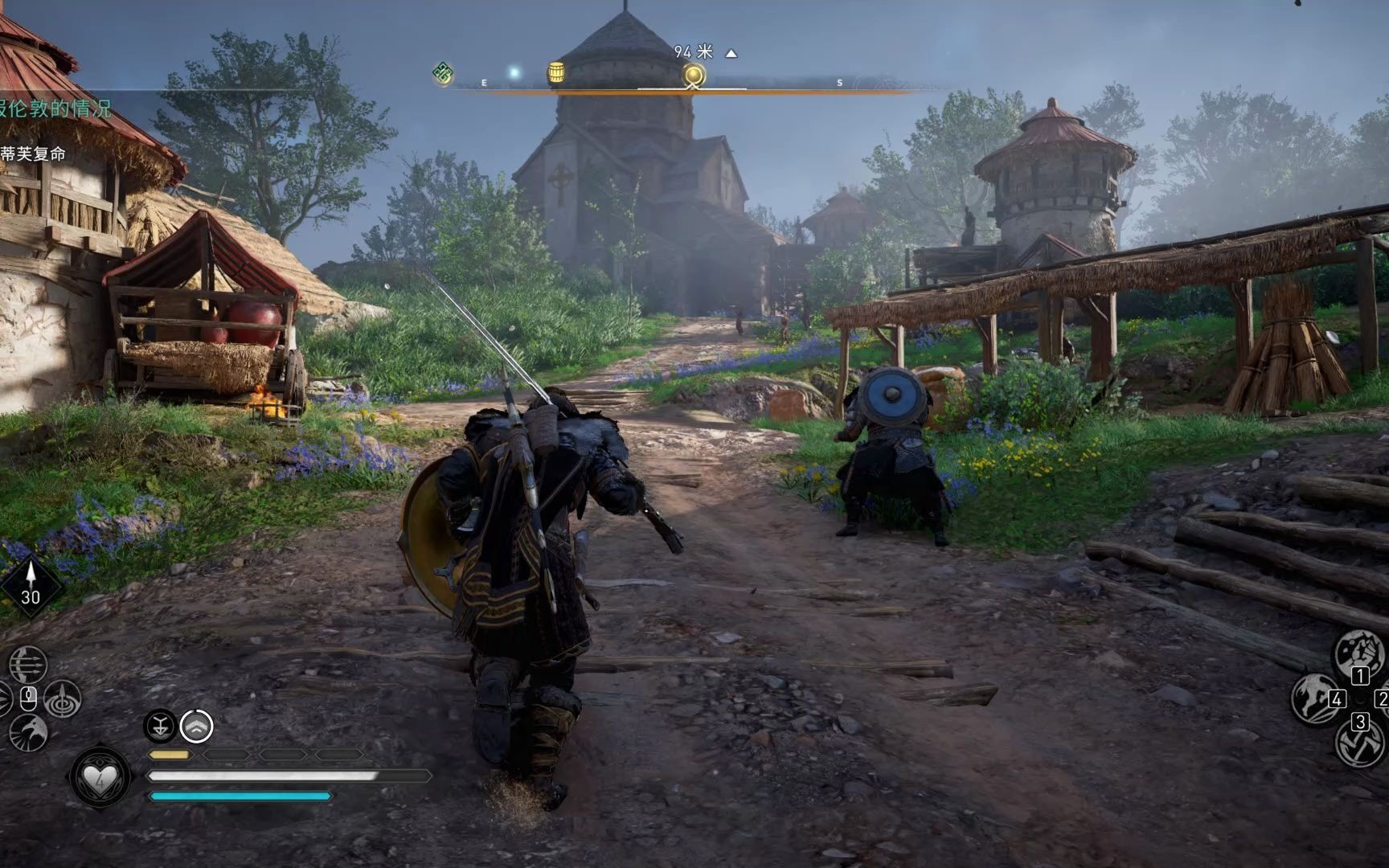Activate the fist ability in slot 1
The image size is (1389, 868).
pyautogui.click(x=1358, y=653)
